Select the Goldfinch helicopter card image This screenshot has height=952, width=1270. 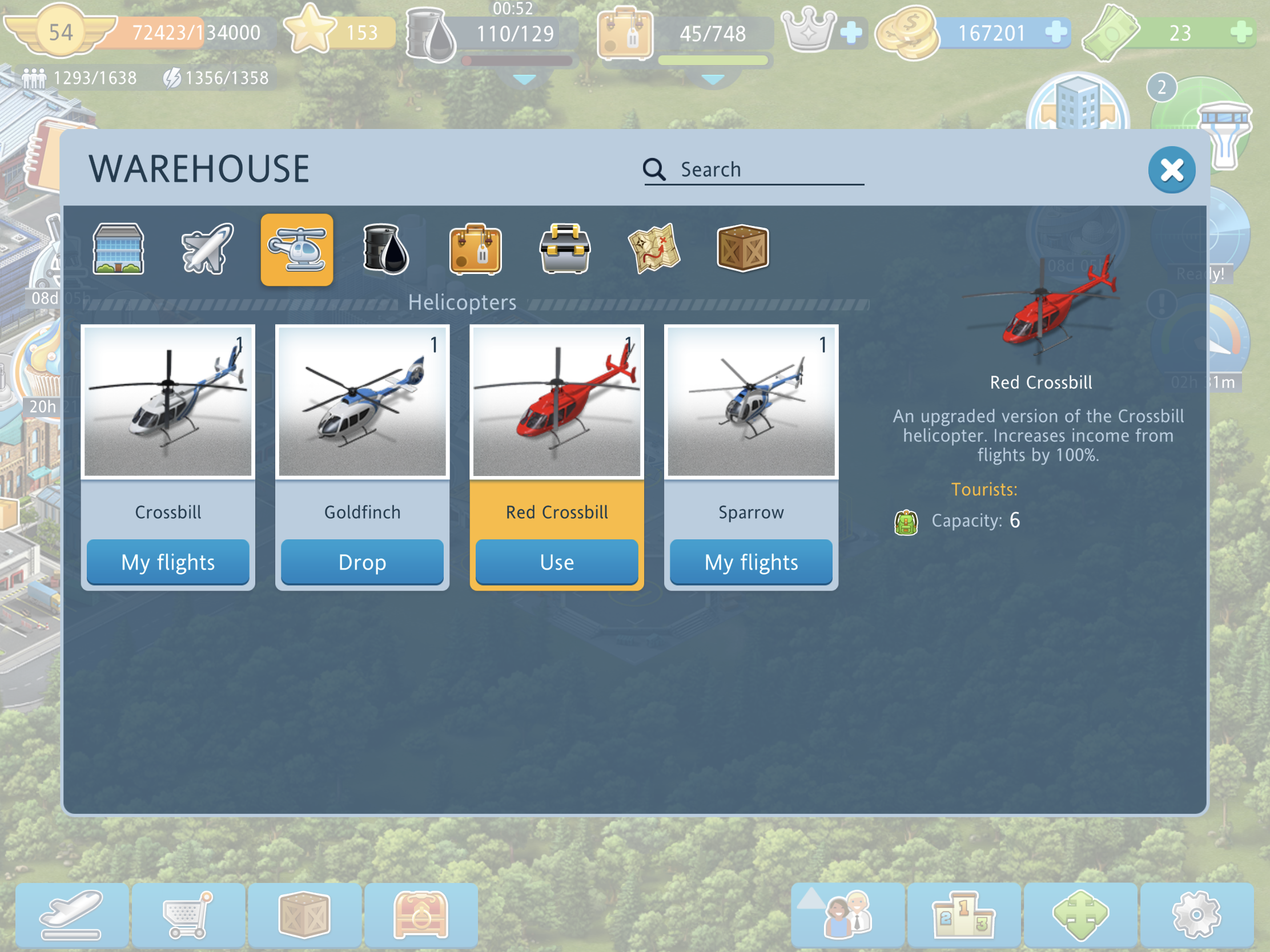point(362,402)
